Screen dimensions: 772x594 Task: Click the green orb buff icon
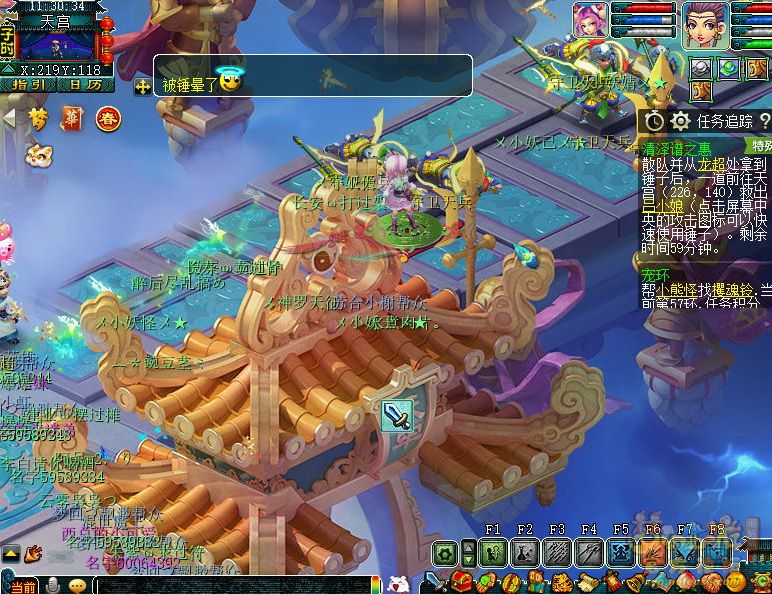[728, 69]
